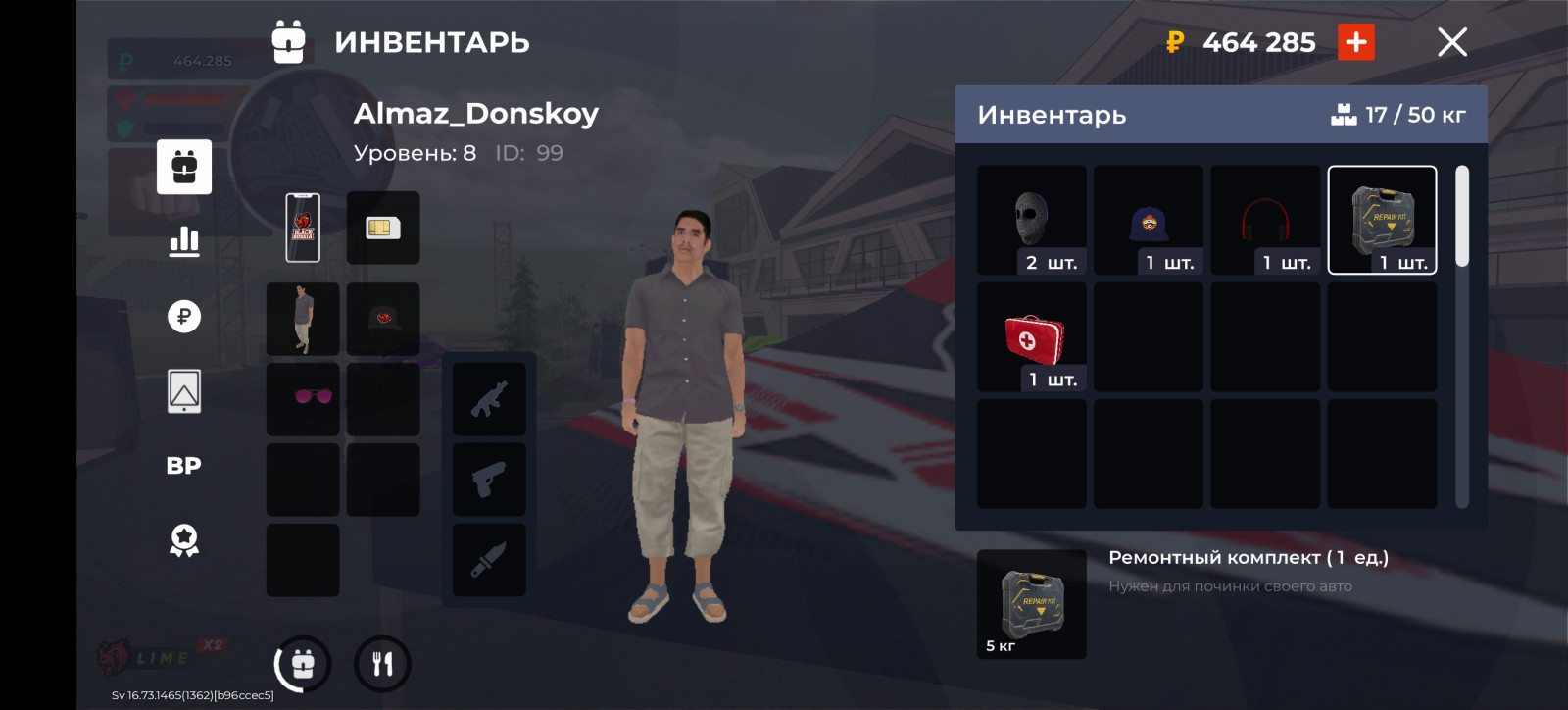This screenshot has height=710, width=1568.
Task: Open the food fork and knife button
Action: tap(382, 664)
